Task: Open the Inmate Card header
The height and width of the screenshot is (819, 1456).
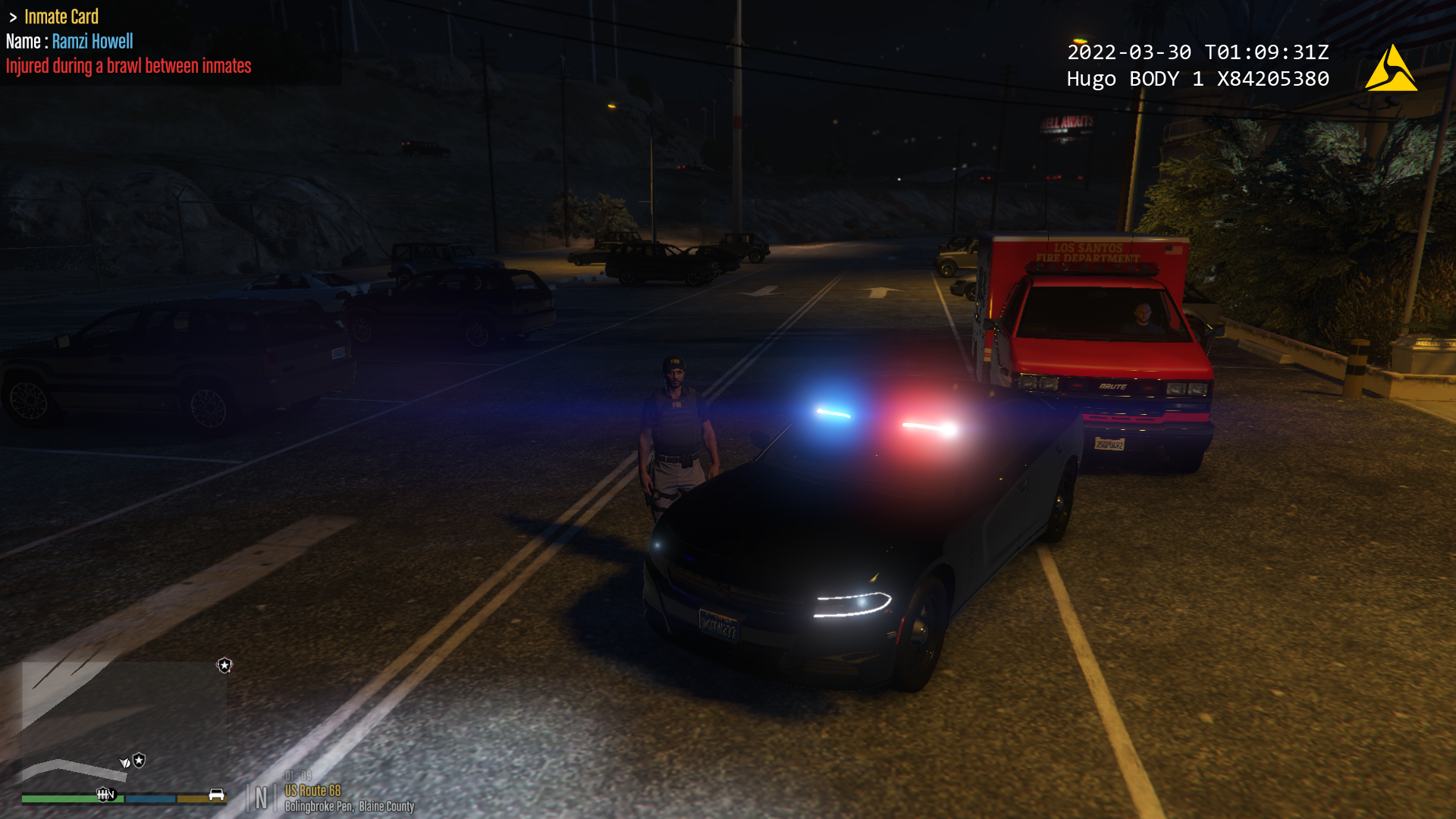Action: 61,17
